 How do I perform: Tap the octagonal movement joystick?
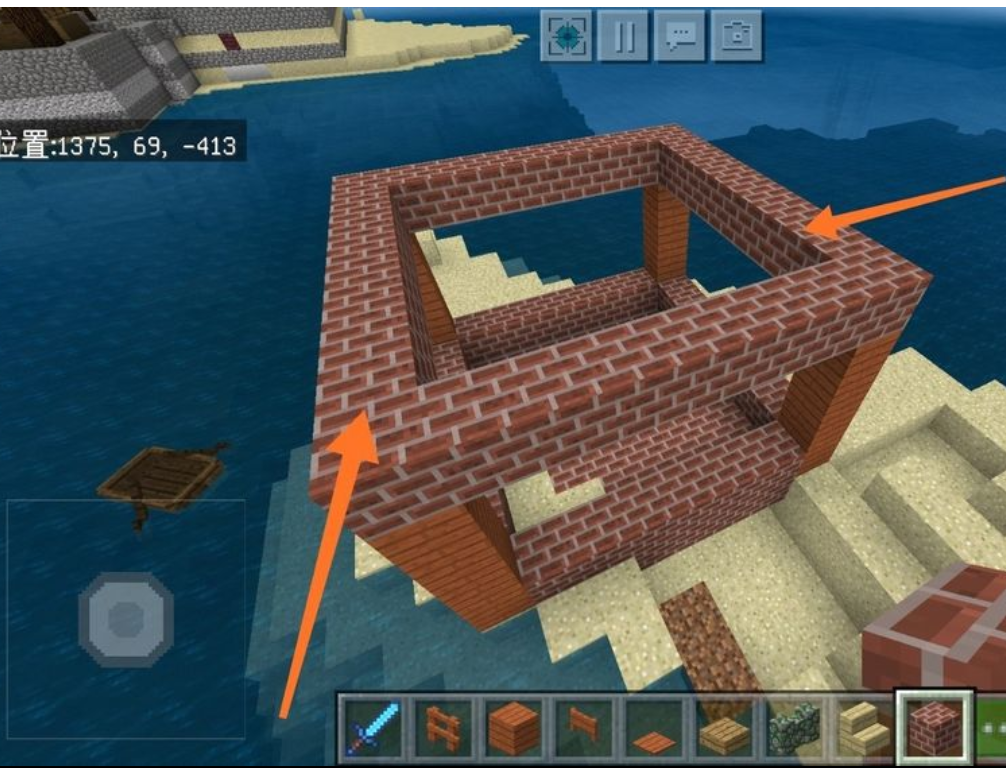coord(126,619)
